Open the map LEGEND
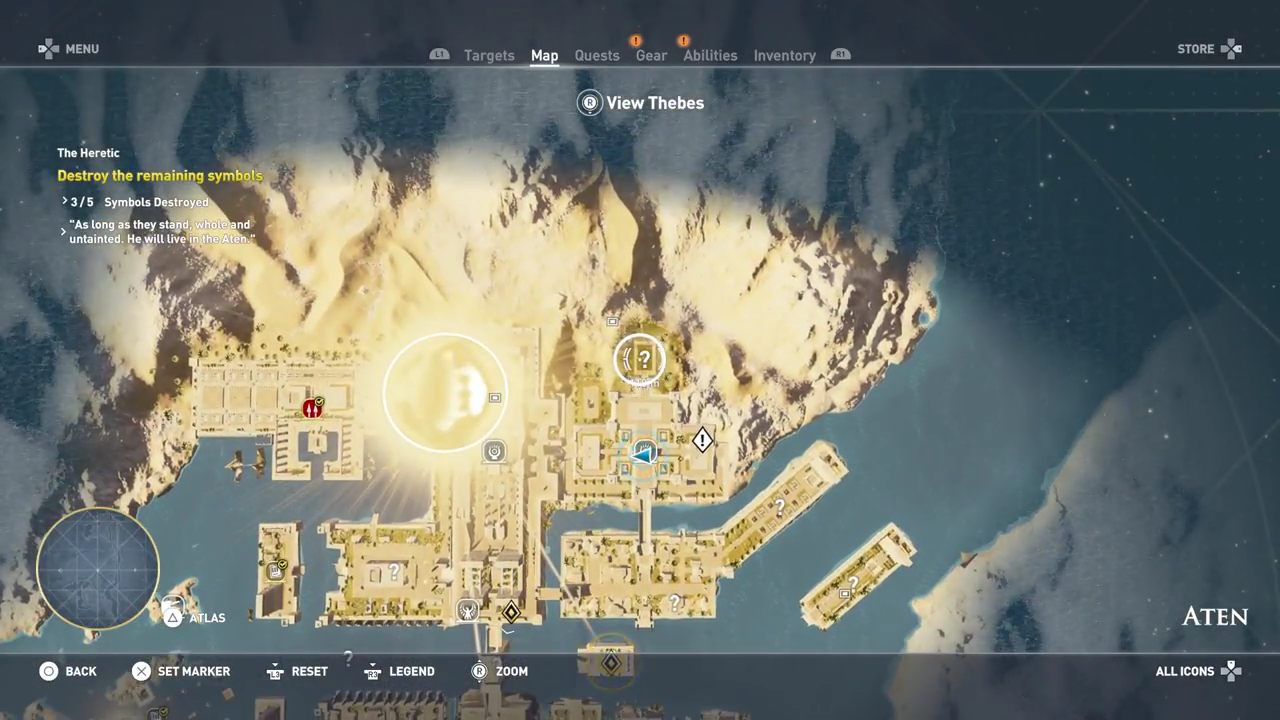The image size is (1280, 720). pos(399,671)
